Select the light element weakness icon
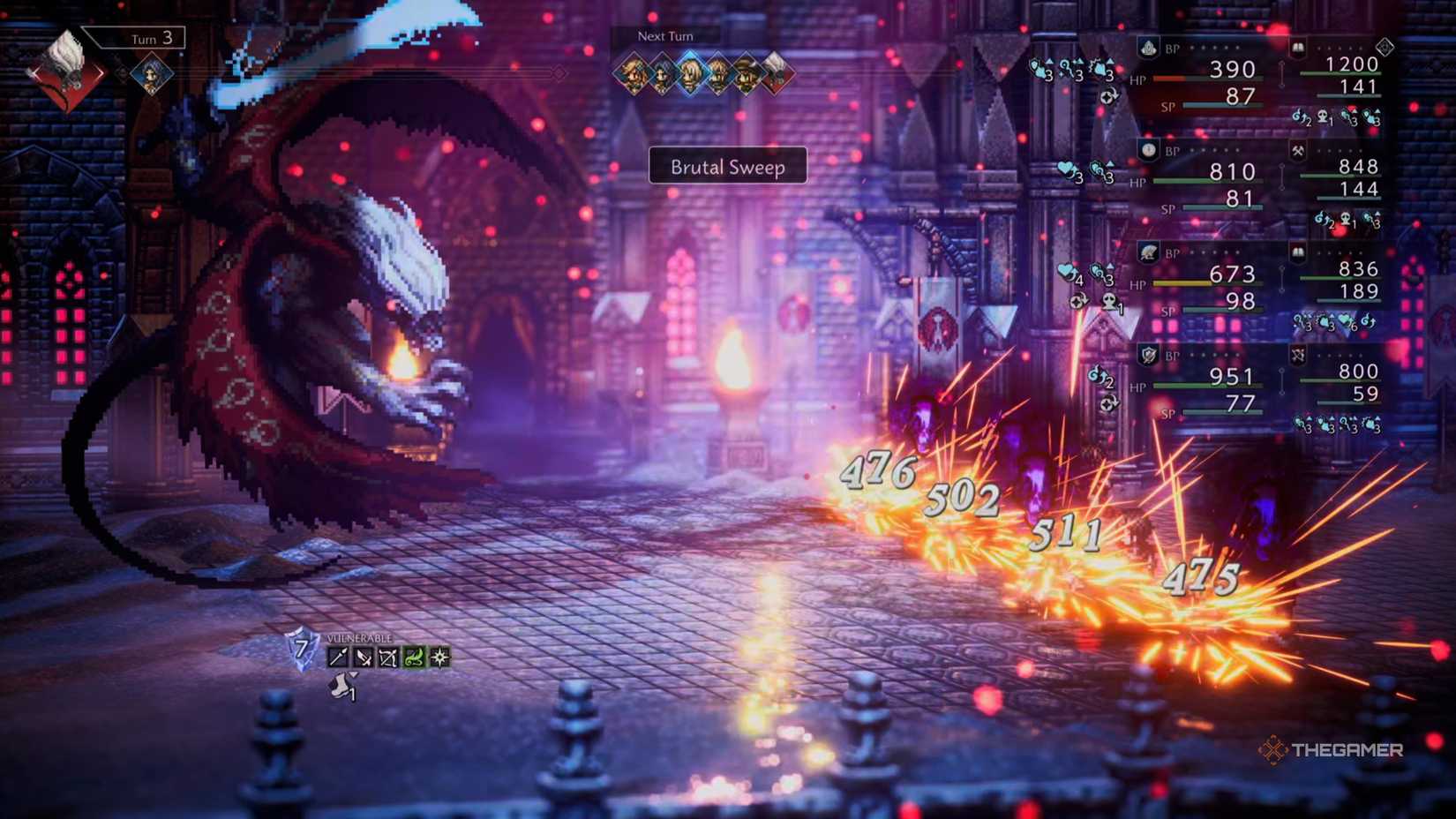The height and width of the screenshot is (819, 1456). coord(439,657)
